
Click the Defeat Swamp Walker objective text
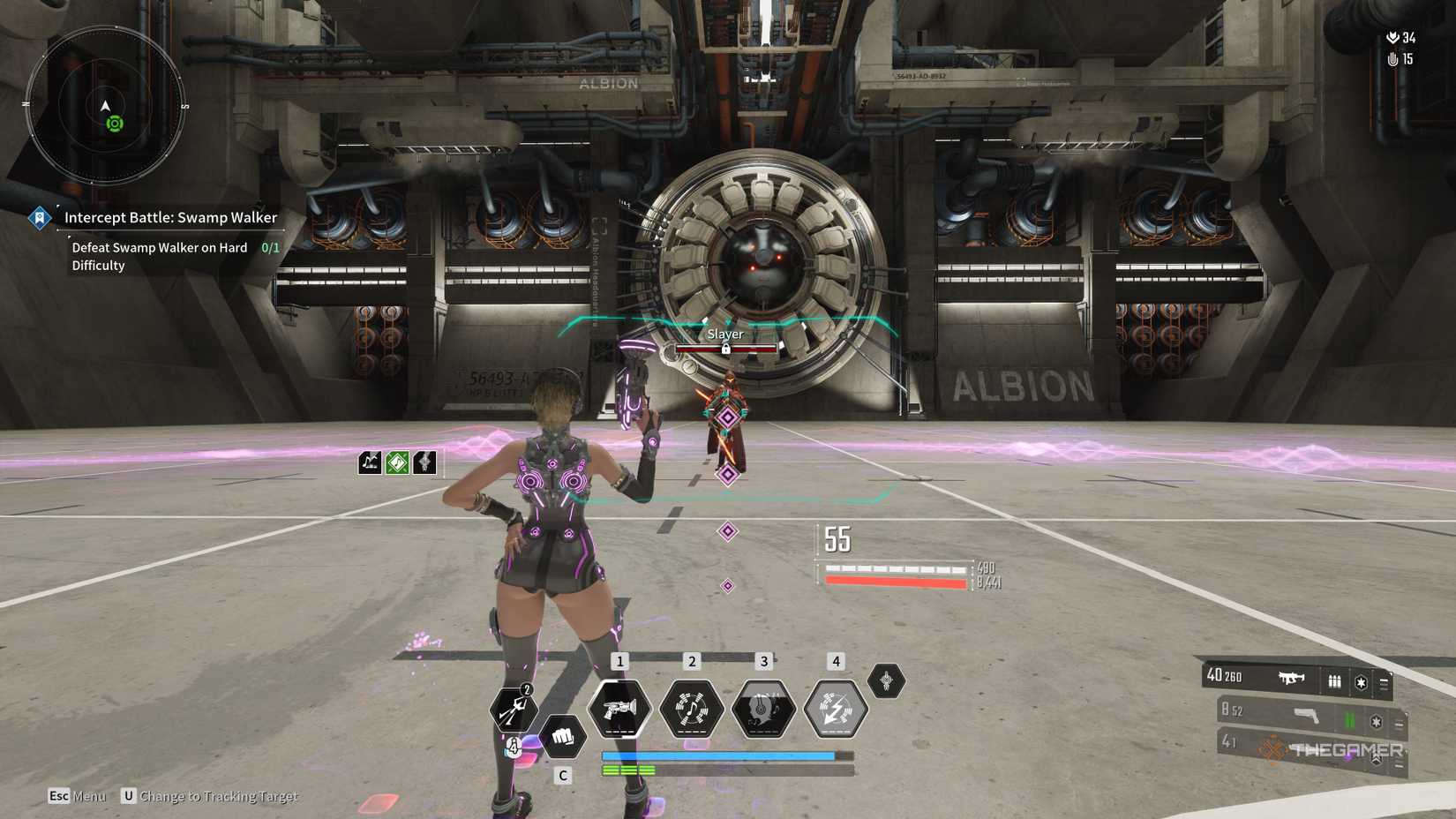pos(159,248)
